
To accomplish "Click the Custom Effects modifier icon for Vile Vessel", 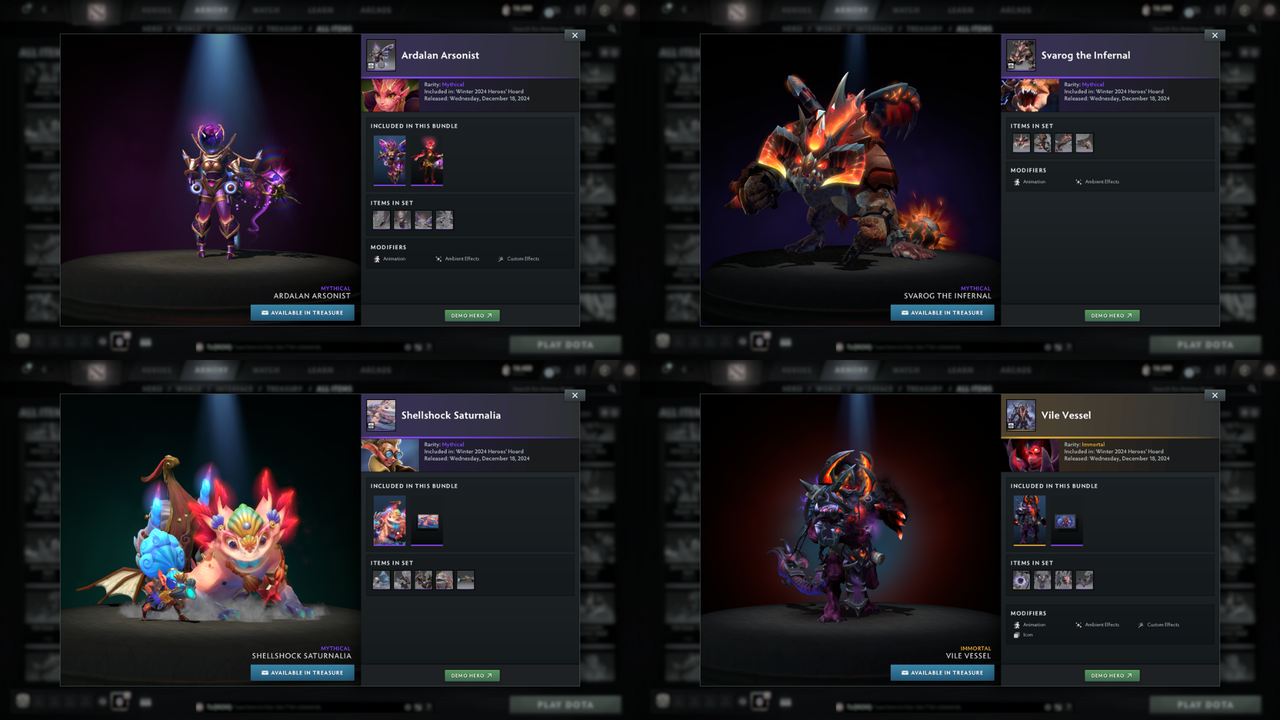I will [1140, 624].
